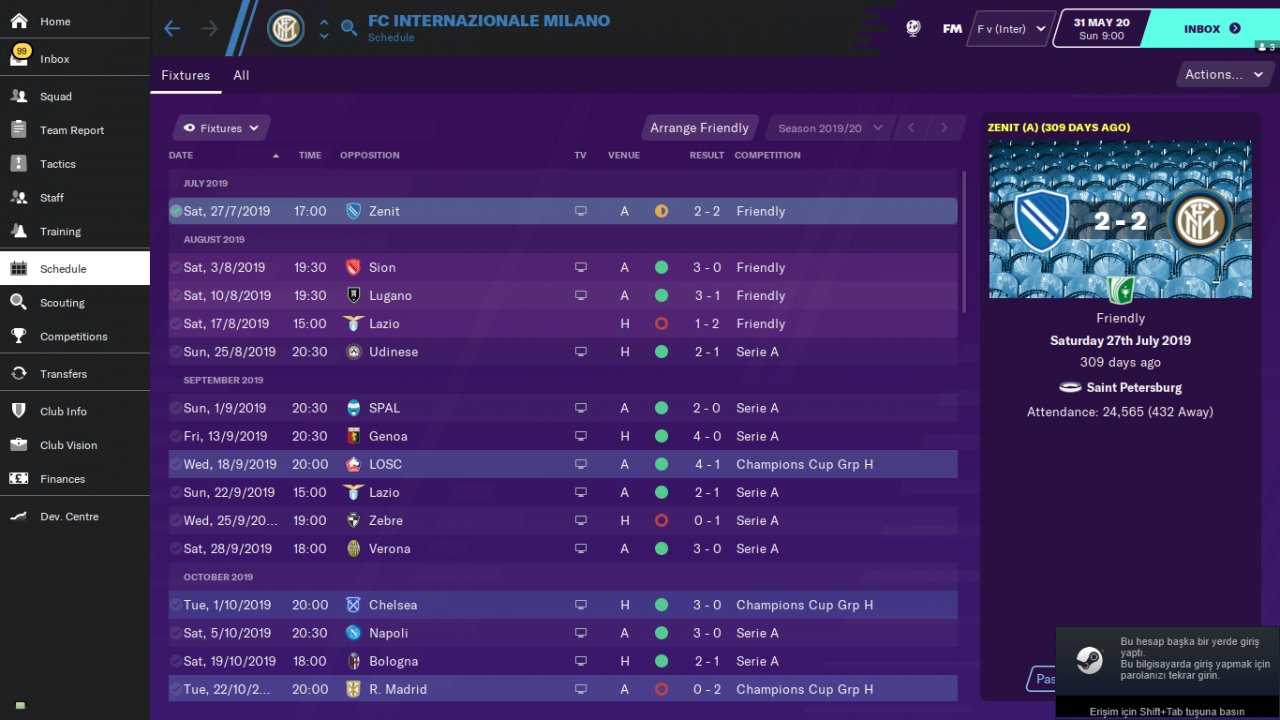Open the Squad menu
1280x720 pixels.
click(56, 97)
